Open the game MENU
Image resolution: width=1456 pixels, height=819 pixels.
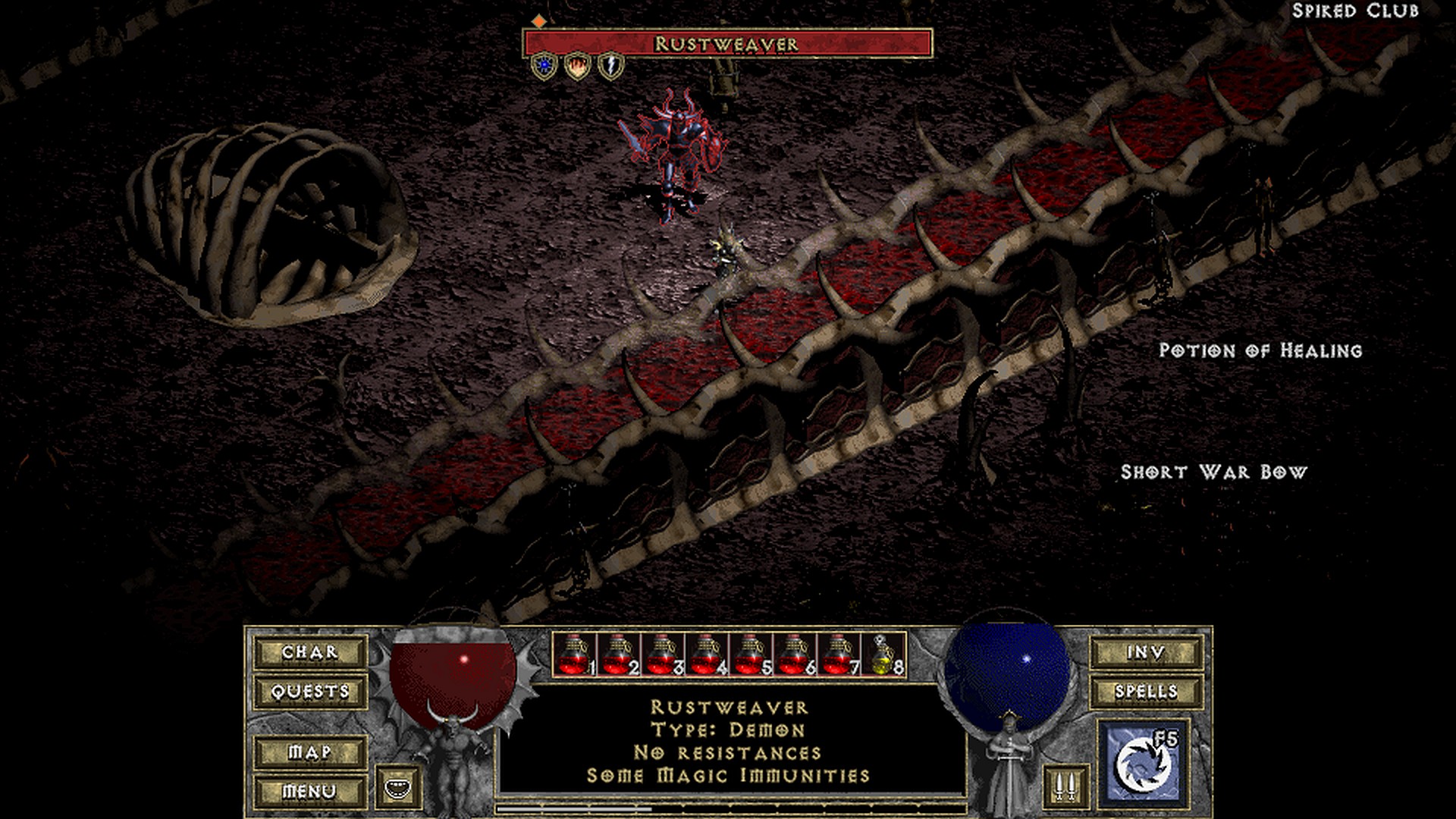coord(310,792)
